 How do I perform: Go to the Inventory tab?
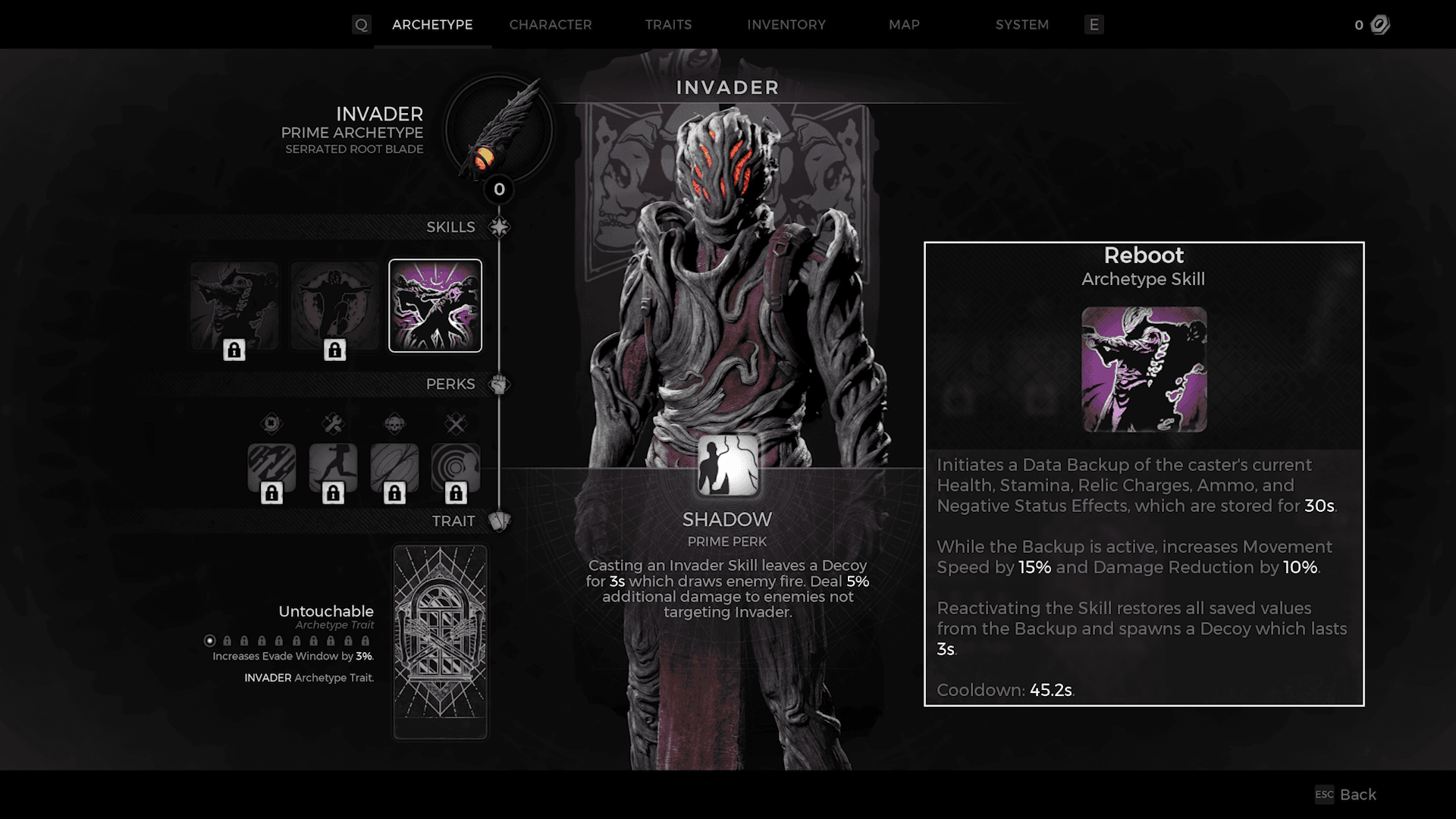coord(786,25)
